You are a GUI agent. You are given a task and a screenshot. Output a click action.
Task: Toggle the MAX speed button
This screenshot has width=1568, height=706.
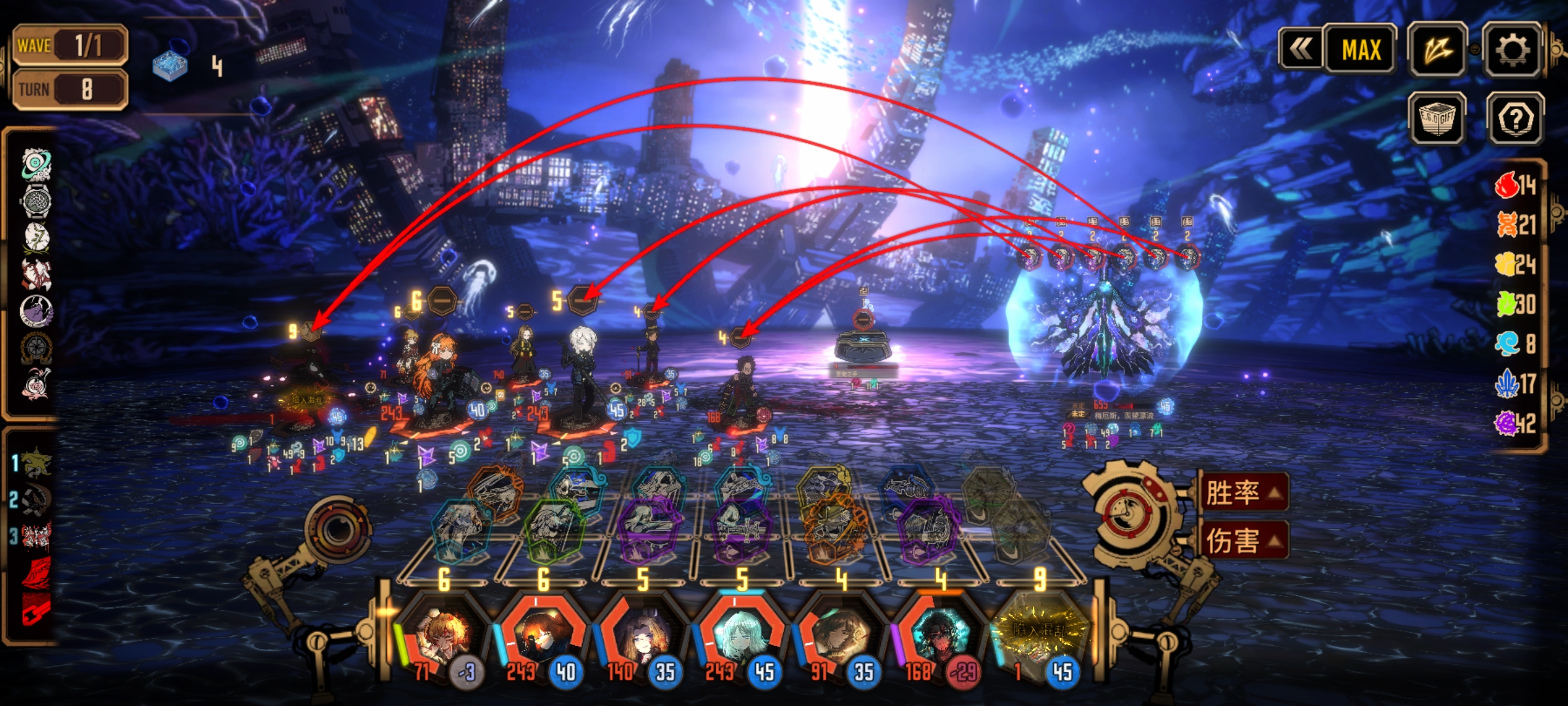1361,50
